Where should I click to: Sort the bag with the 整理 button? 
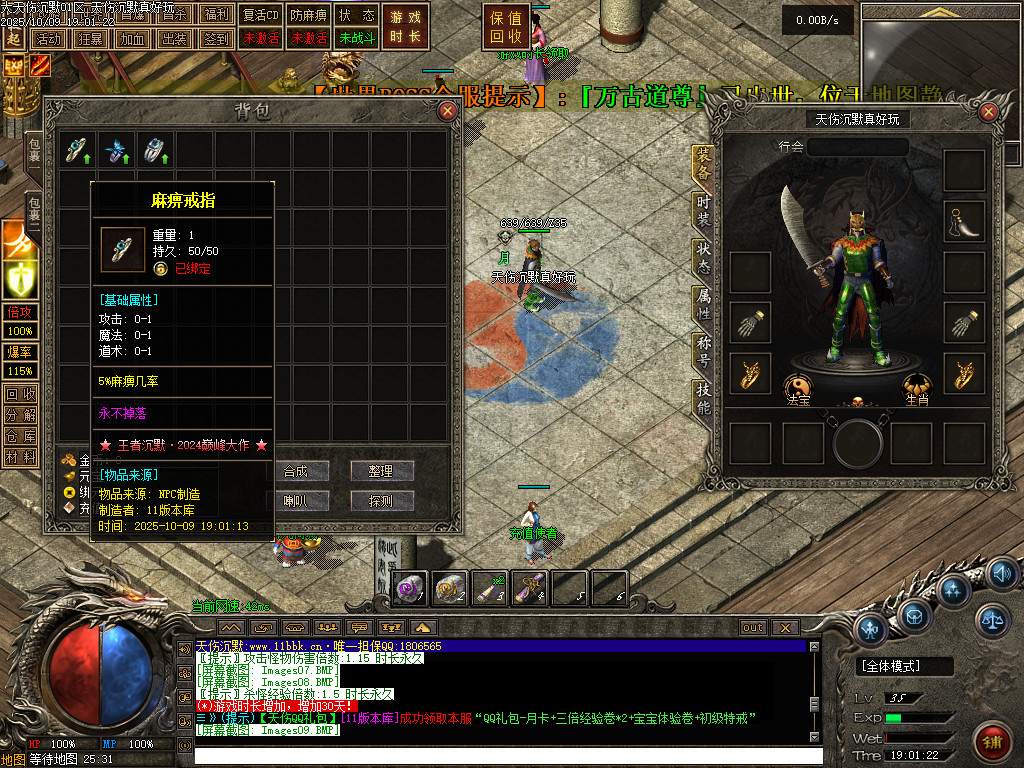tap(381, 471)
